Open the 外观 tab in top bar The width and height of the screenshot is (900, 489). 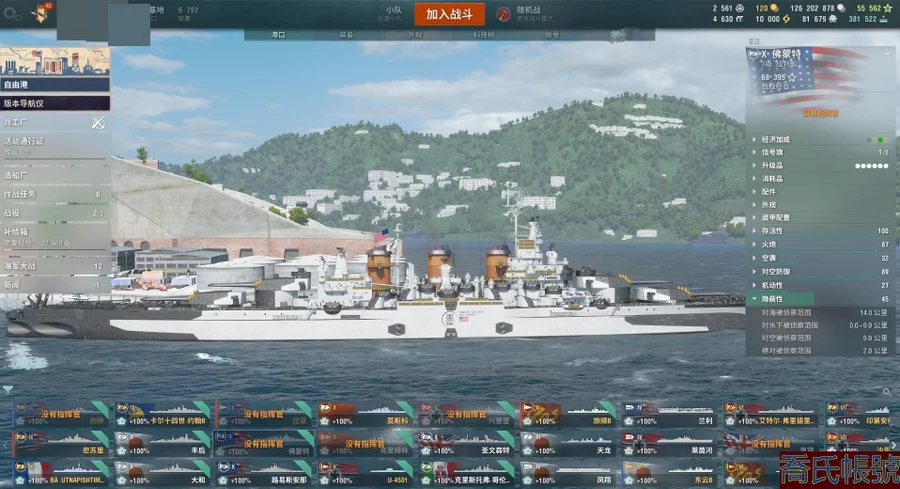(x=415, y=34)
